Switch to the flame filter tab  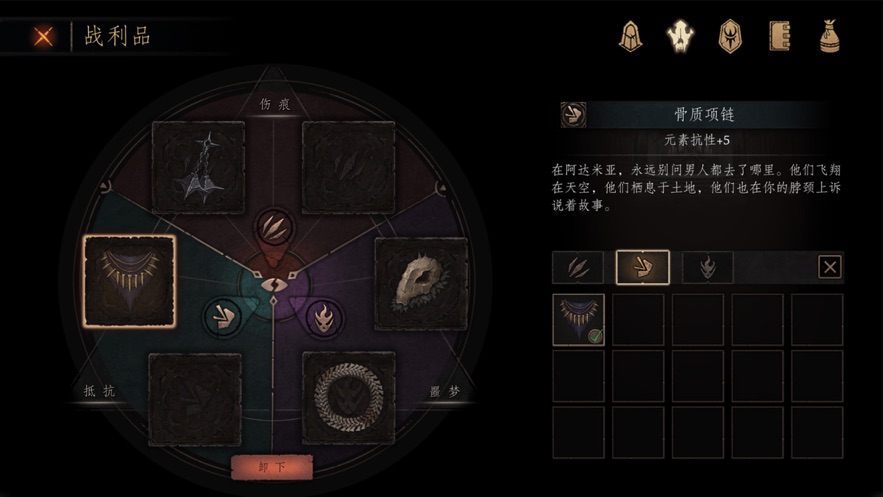[707, 267]
